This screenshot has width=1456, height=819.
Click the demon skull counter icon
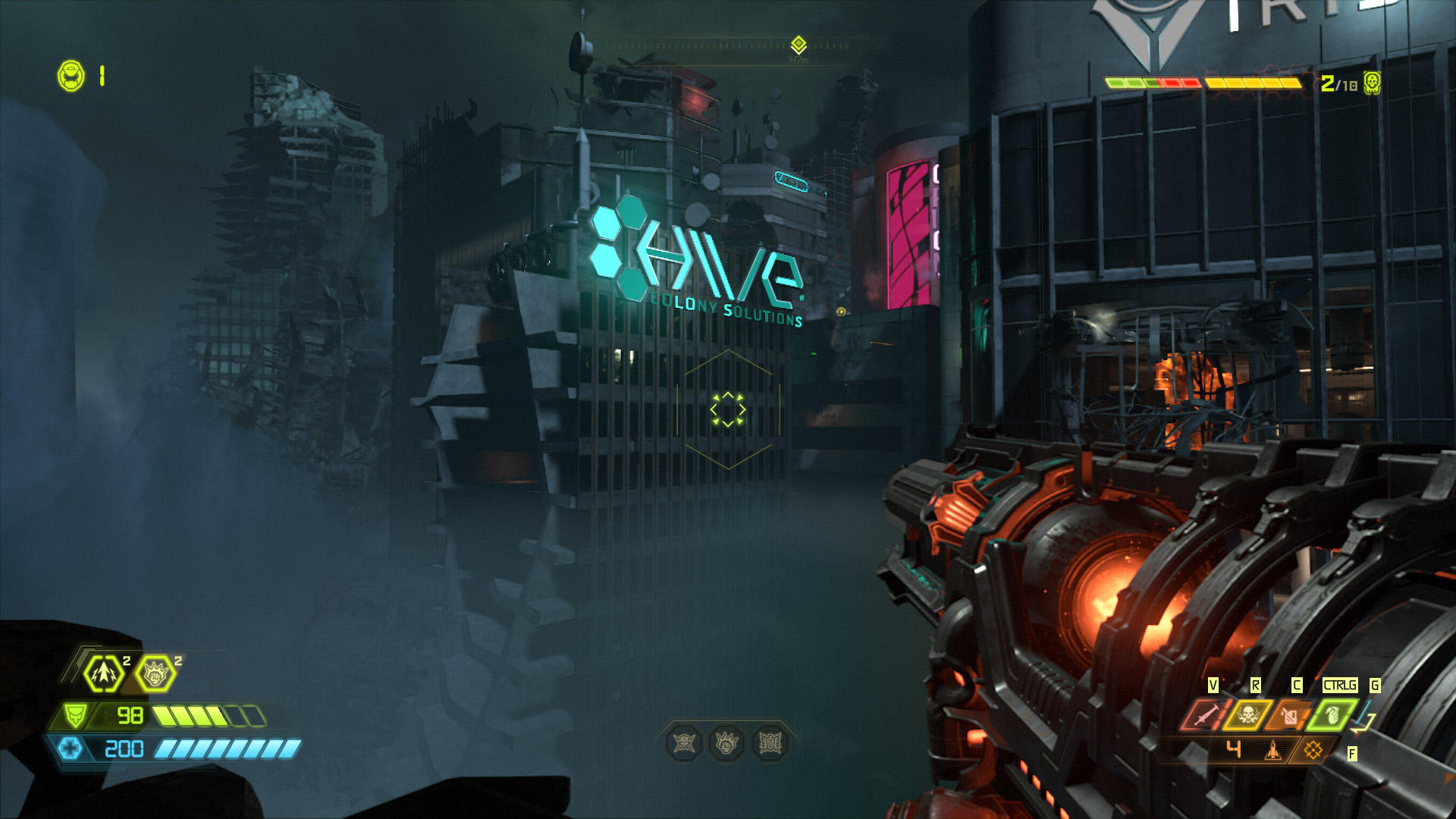click(1371, 82)
